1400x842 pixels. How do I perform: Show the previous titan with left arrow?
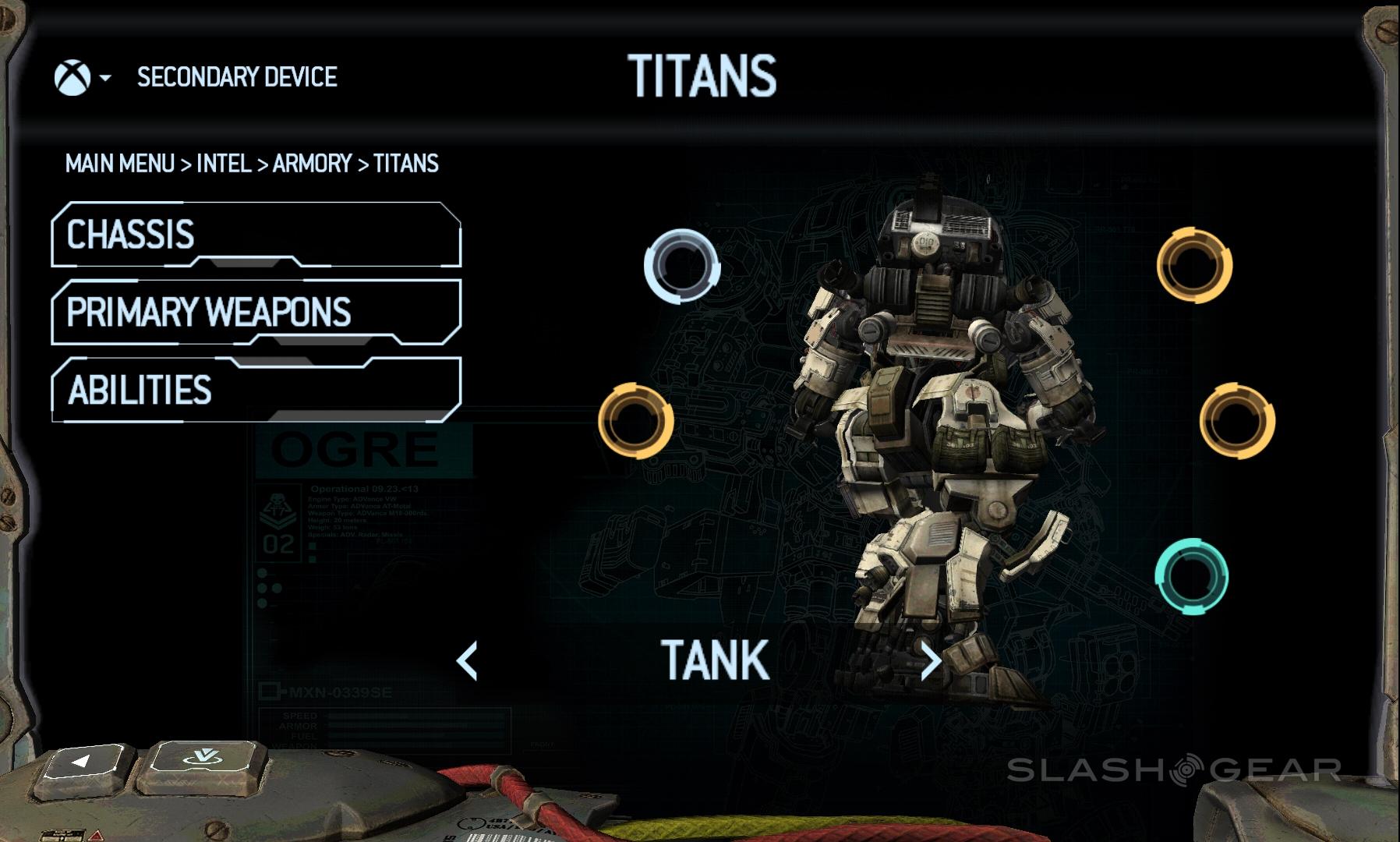(x=467, y=661)
